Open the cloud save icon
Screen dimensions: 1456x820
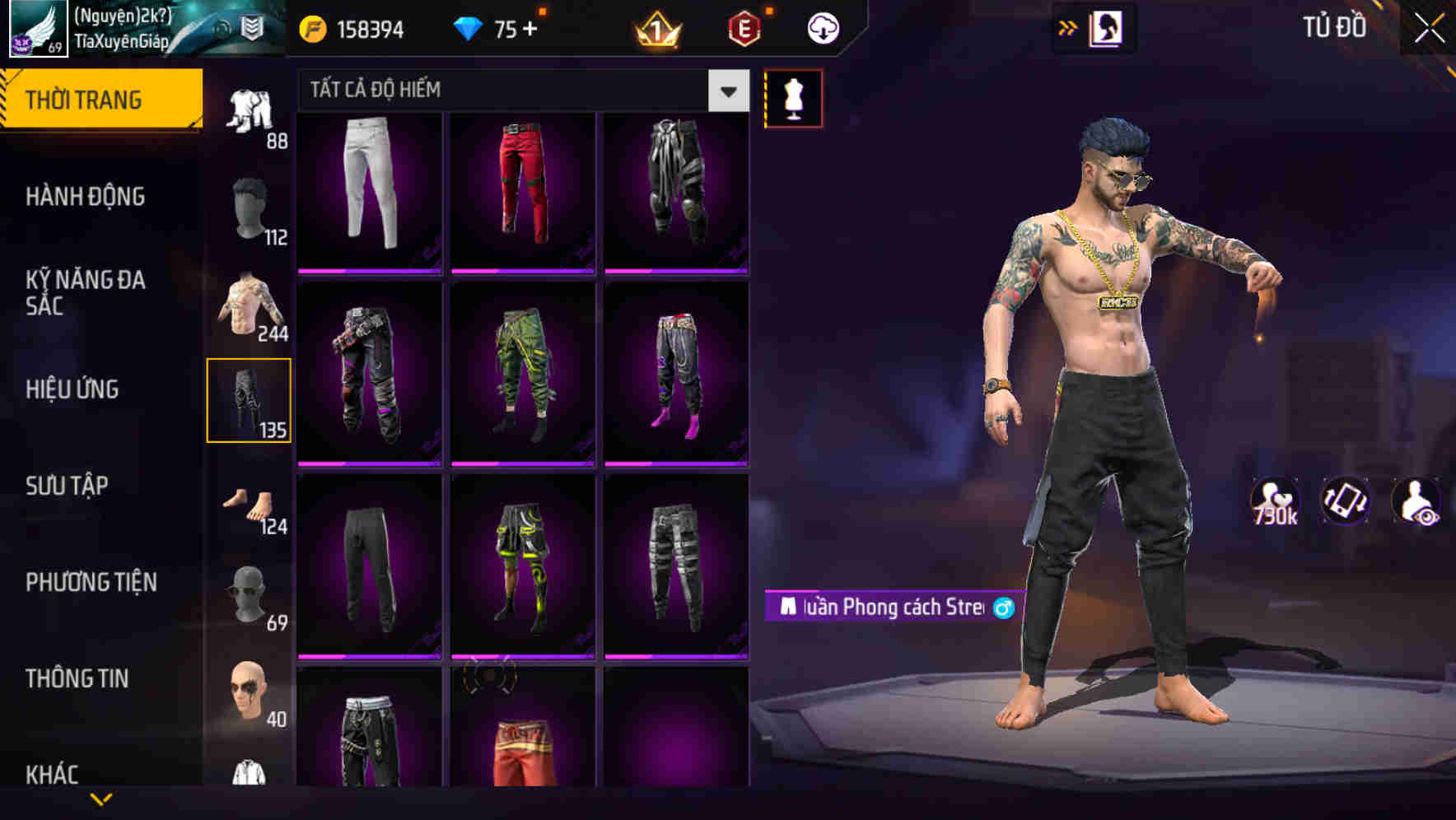[x=824, y=27]
